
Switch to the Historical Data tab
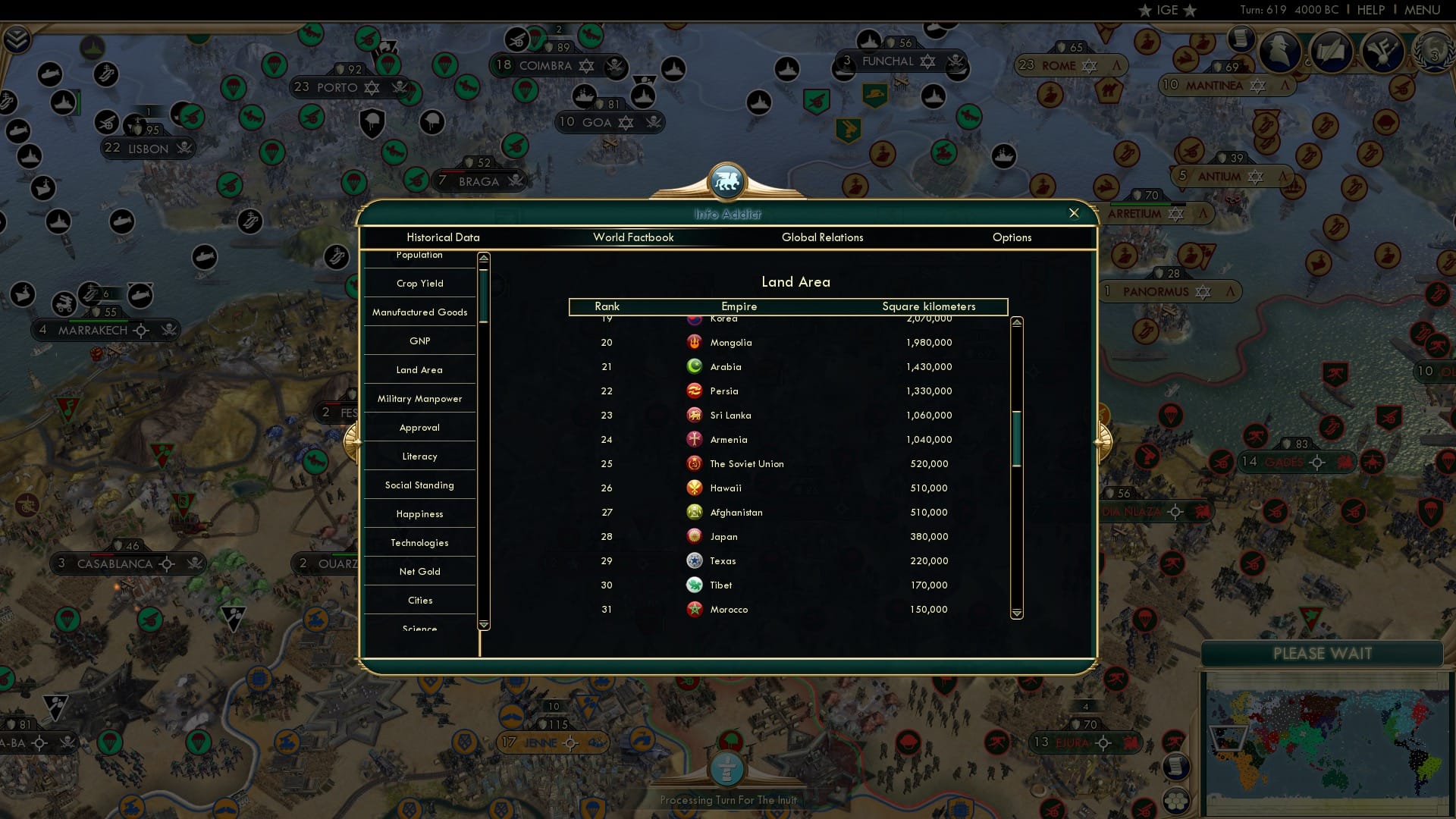(x=443, y=237)
